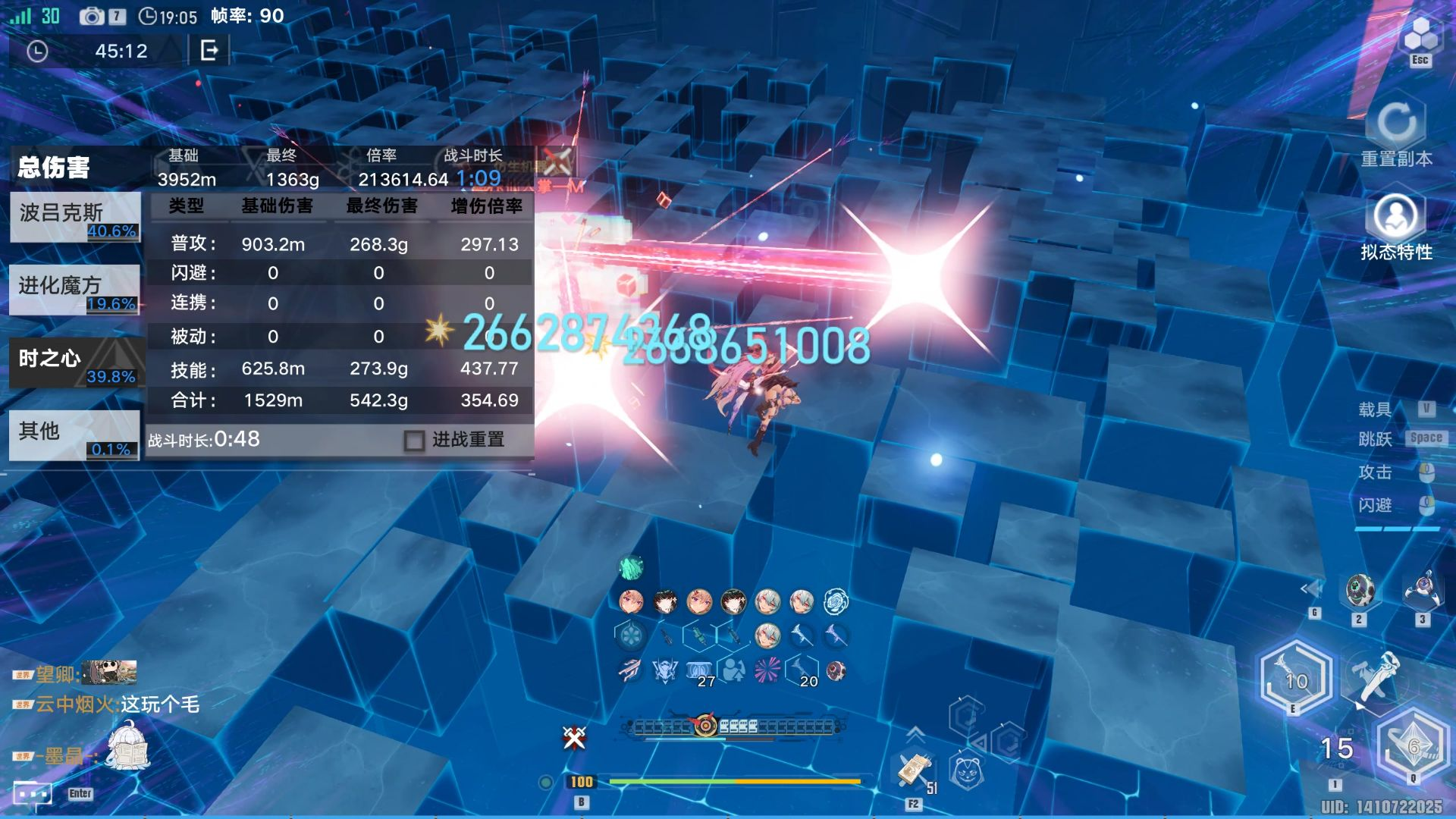Screen dimensions: 1456x819
Task: Select the drone relic in slot 3
Action: [x=1422, y=590]
